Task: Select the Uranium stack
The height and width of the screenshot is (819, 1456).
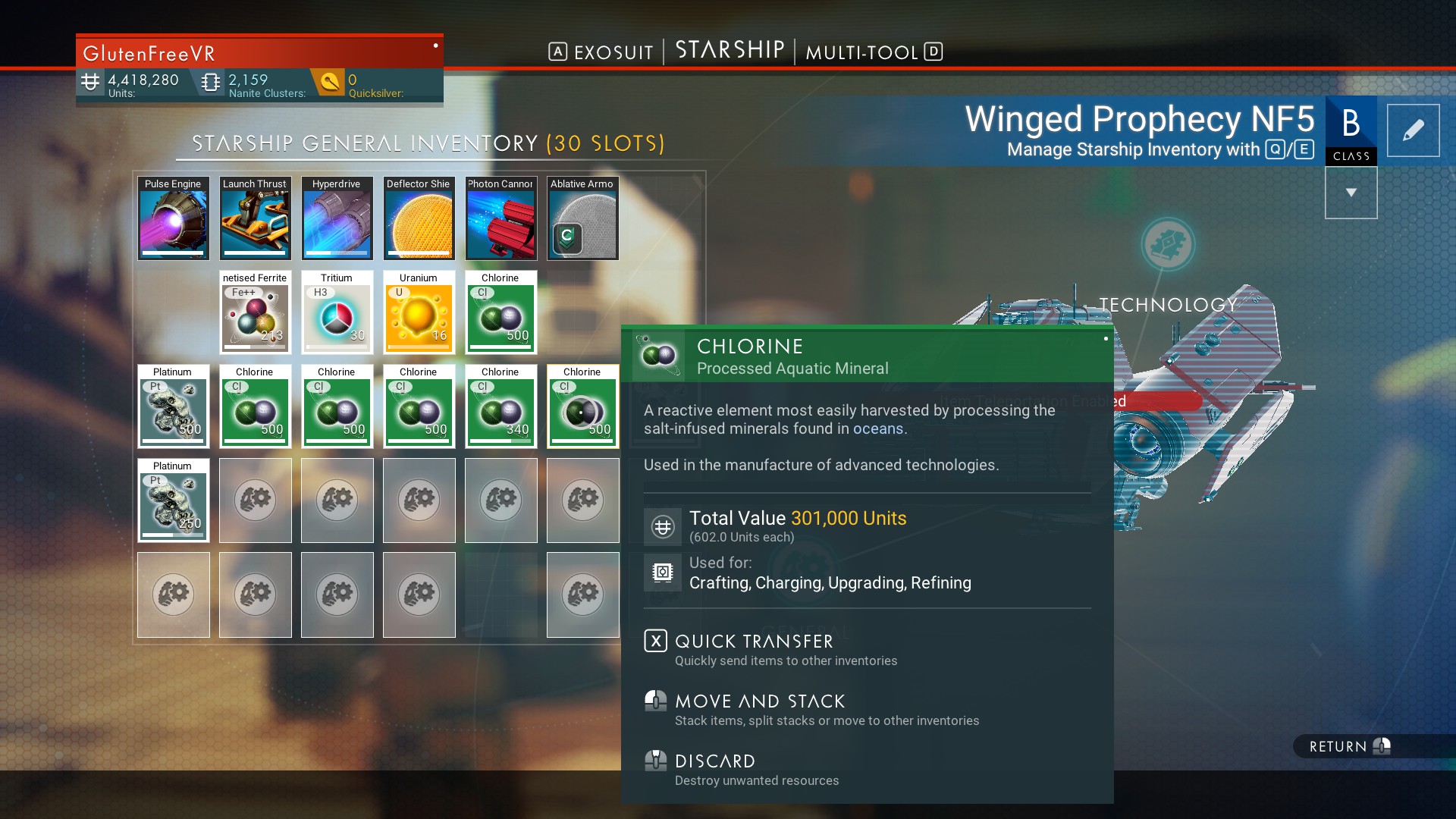Action: (x=419, y=312)
